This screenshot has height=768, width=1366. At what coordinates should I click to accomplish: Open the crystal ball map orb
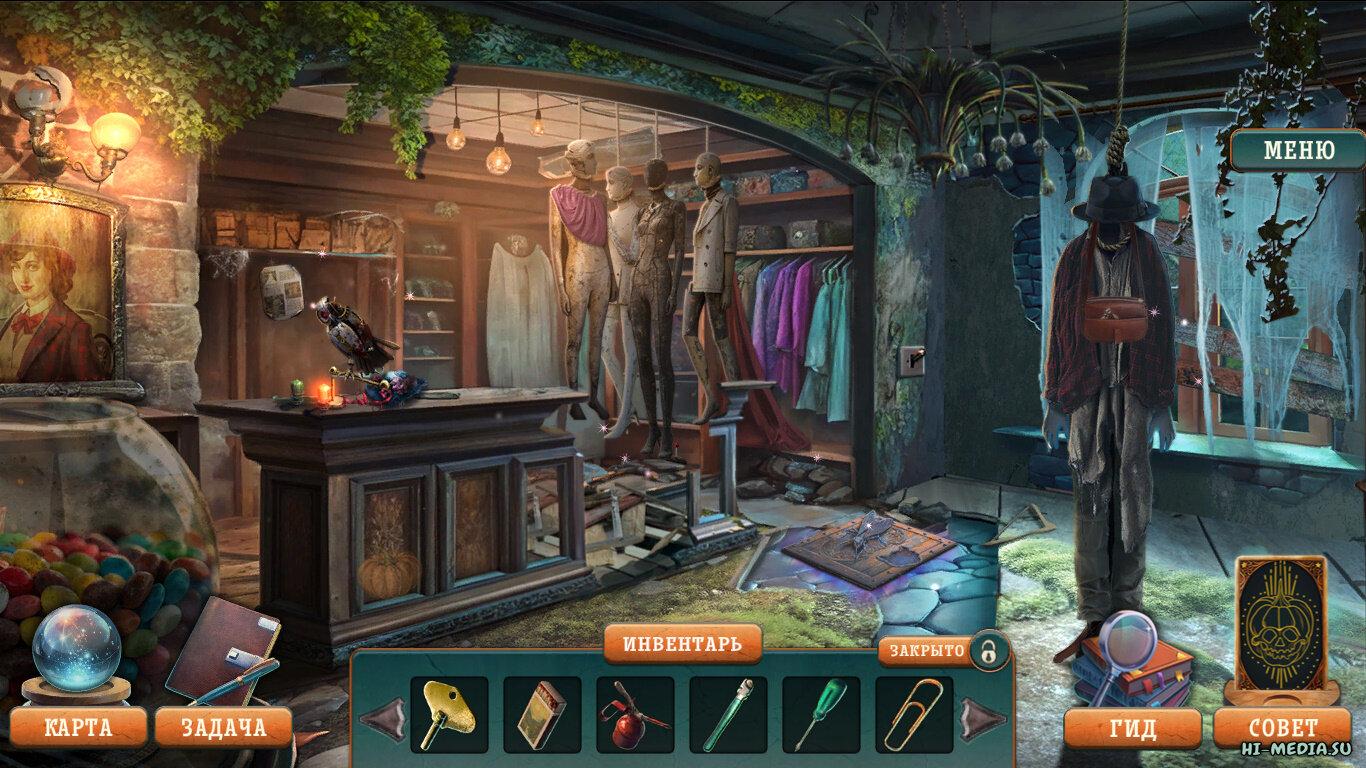(76, 647)
